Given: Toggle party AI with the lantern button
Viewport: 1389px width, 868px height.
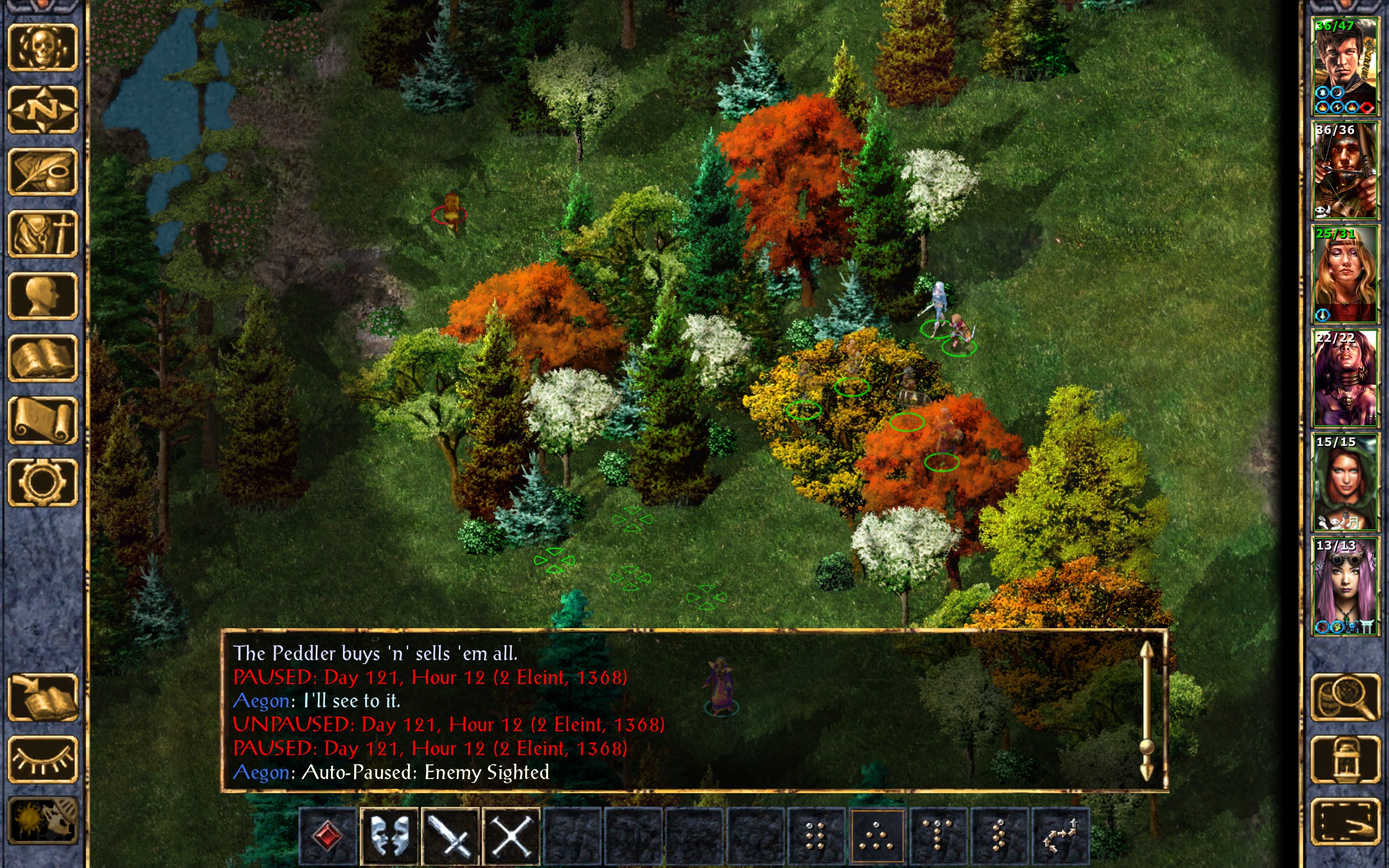Looking at the screenshot, I should click(1345, 759).
